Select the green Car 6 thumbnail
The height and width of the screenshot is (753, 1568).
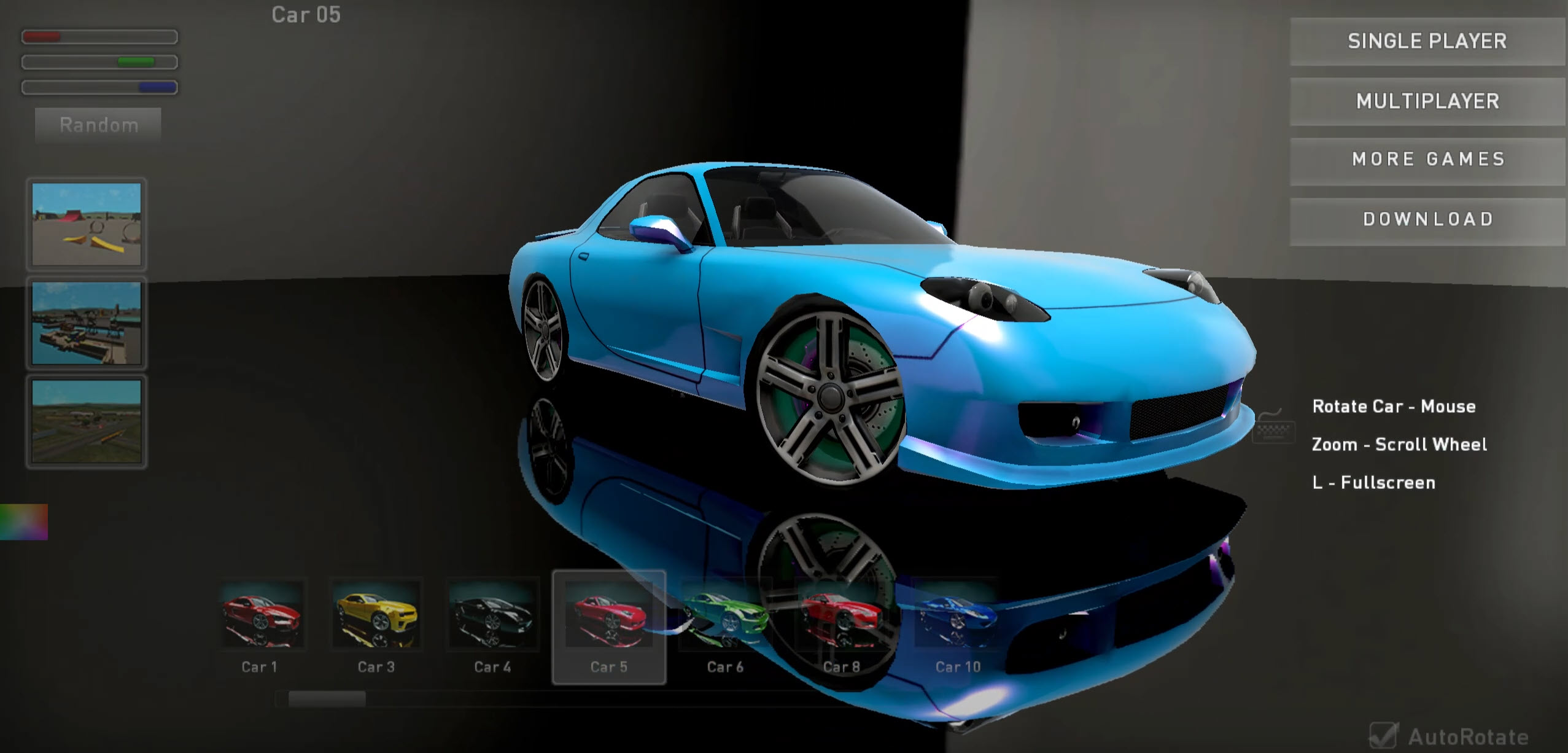pyautogui.click(x=726, y=617)
